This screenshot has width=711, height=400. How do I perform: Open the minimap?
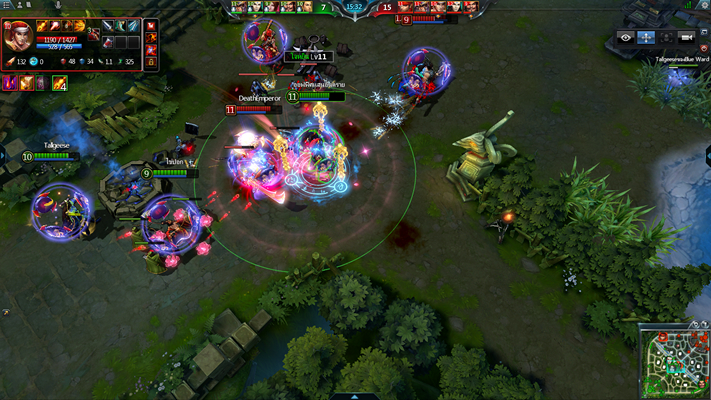(674, 360)
